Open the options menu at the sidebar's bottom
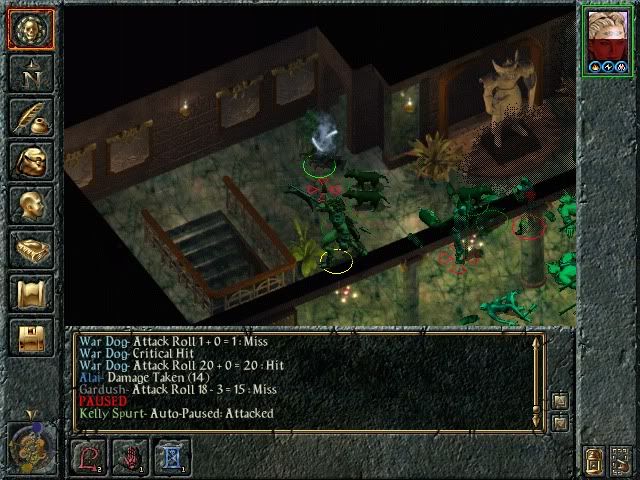Screen dimensions: 640x480 [30, 338]
